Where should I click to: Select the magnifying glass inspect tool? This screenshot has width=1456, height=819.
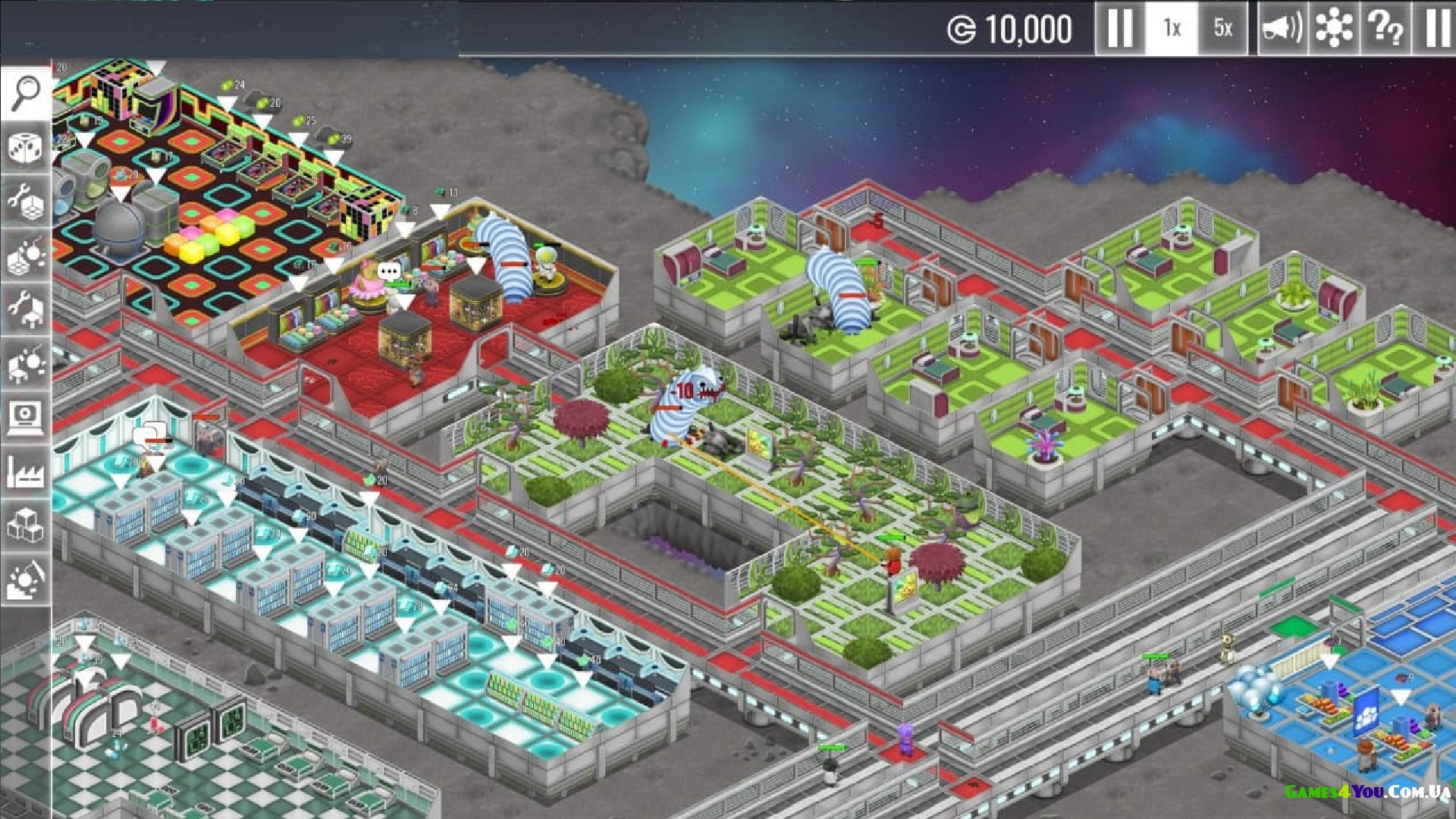(26, 93)
